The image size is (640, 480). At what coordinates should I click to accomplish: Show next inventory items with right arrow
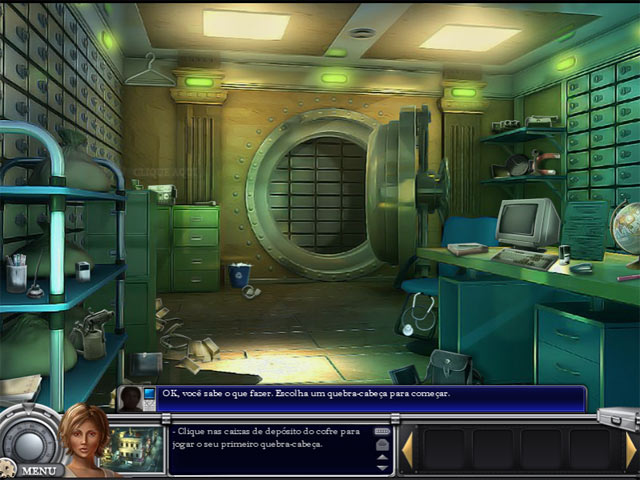pos(631,449)
